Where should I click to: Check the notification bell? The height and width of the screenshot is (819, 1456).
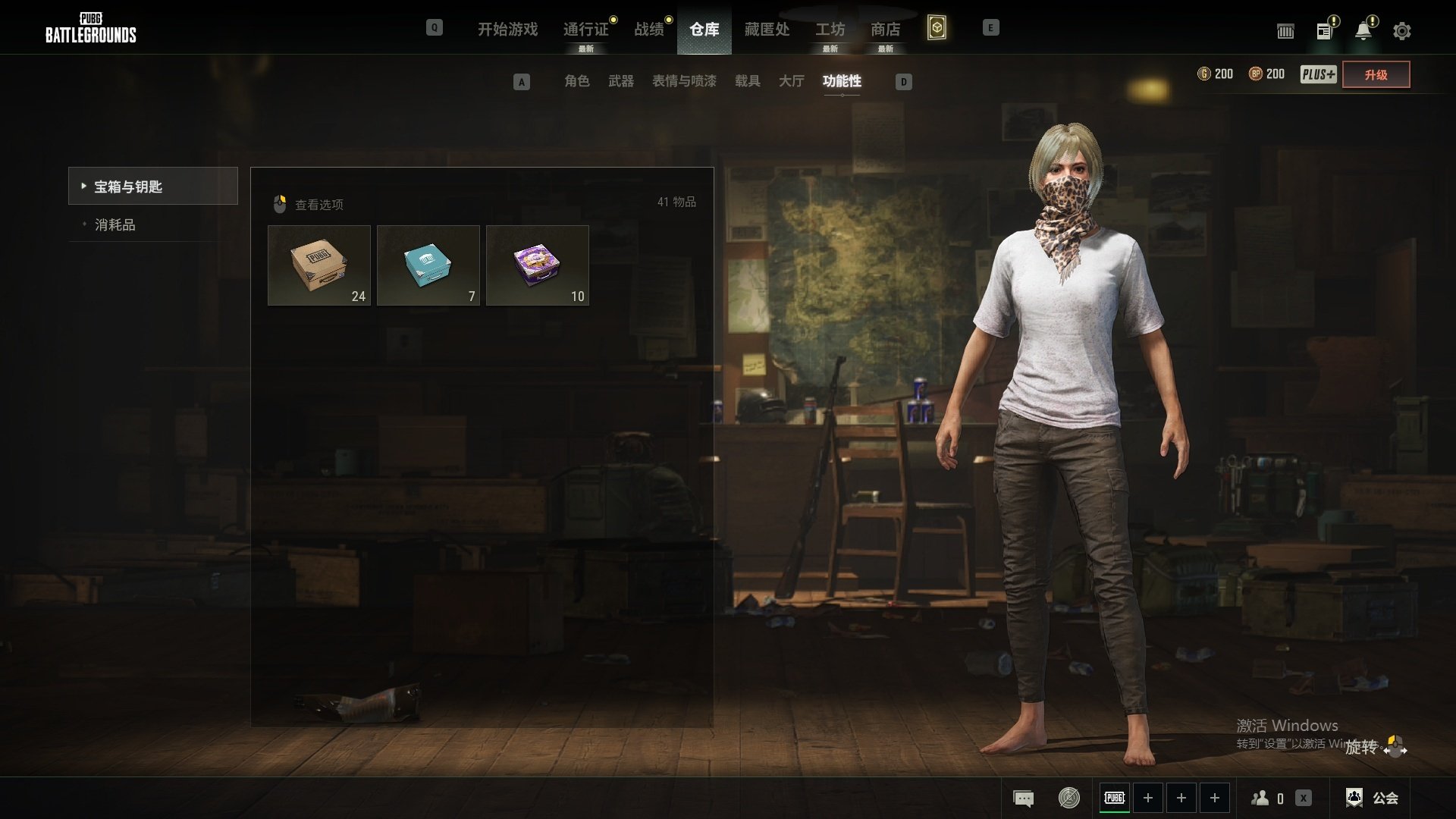1363,31
